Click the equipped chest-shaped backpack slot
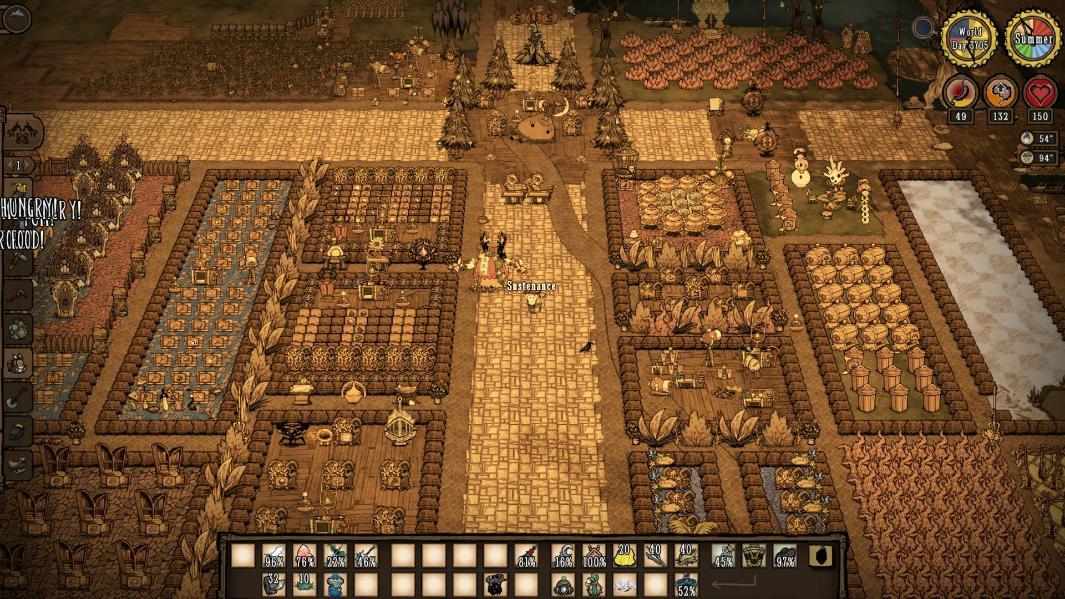The height and width of the screenshot is (599, 1065). pyautogui.click(x=754, y=556)
